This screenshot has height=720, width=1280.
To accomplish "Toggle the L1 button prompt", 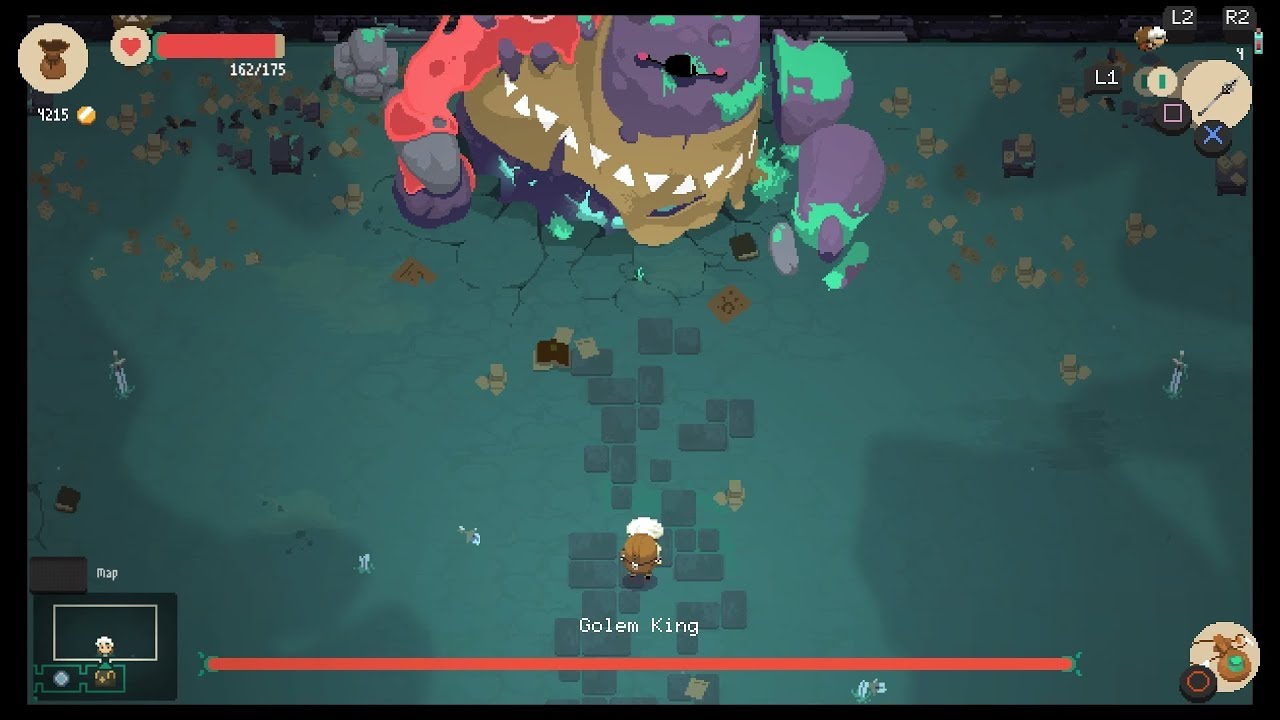I will pyautogui.click(x=1105, y=76).
